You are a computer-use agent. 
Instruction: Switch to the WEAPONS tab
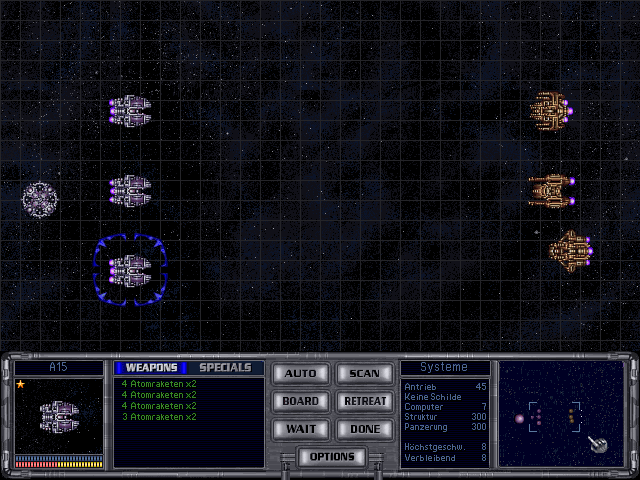point(151,368)
